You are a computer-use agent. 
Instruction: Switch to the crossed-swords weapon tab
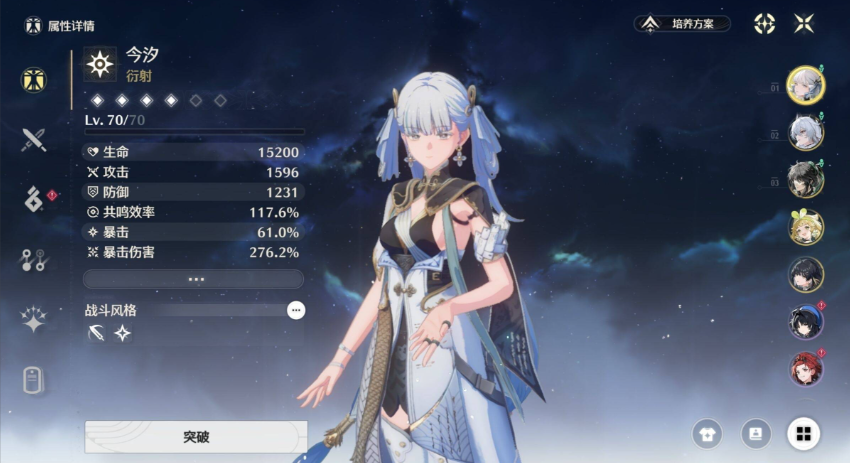point(34,140)
